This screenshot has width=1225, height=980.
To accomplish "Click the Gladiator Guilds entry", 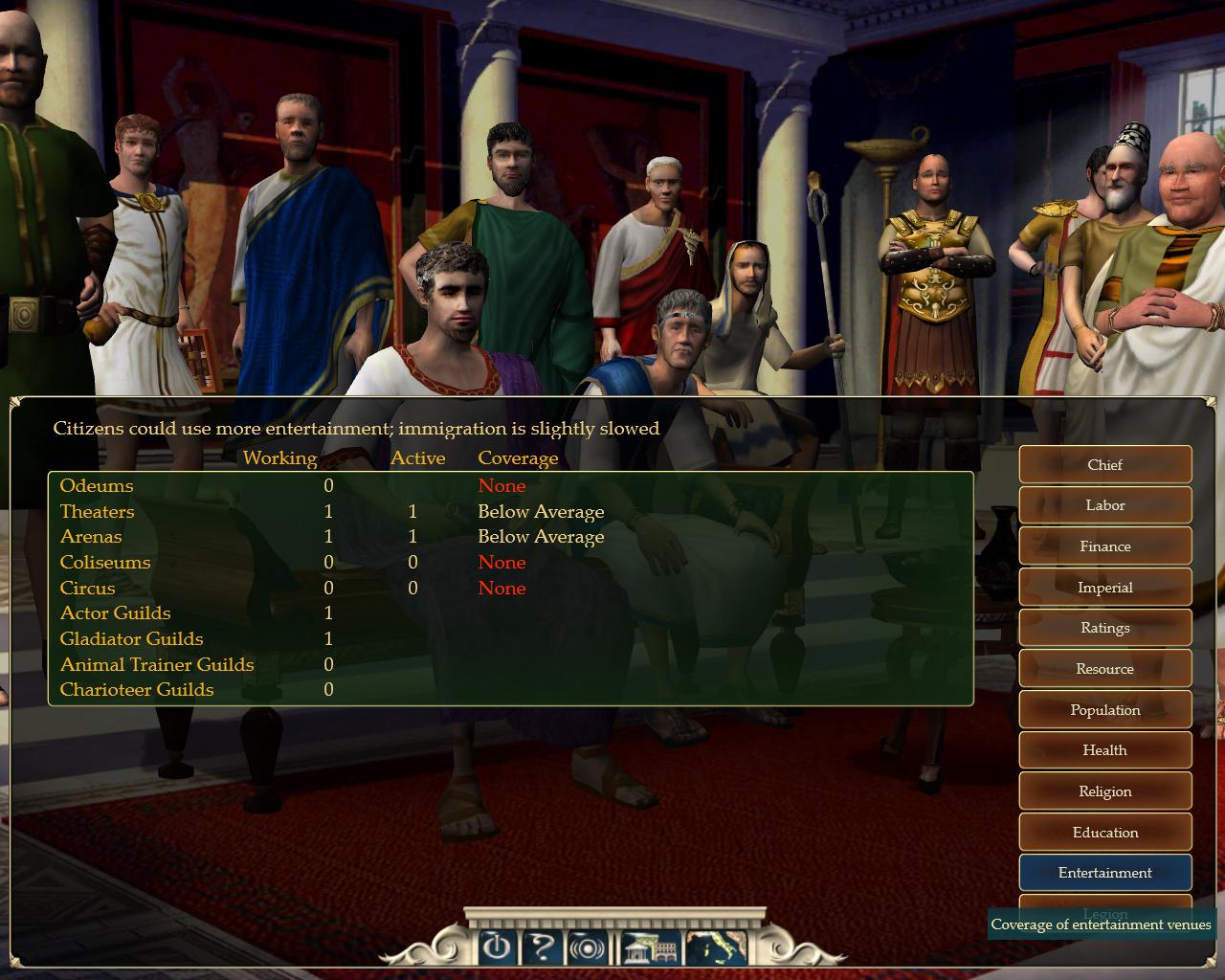I will (132, 639).
